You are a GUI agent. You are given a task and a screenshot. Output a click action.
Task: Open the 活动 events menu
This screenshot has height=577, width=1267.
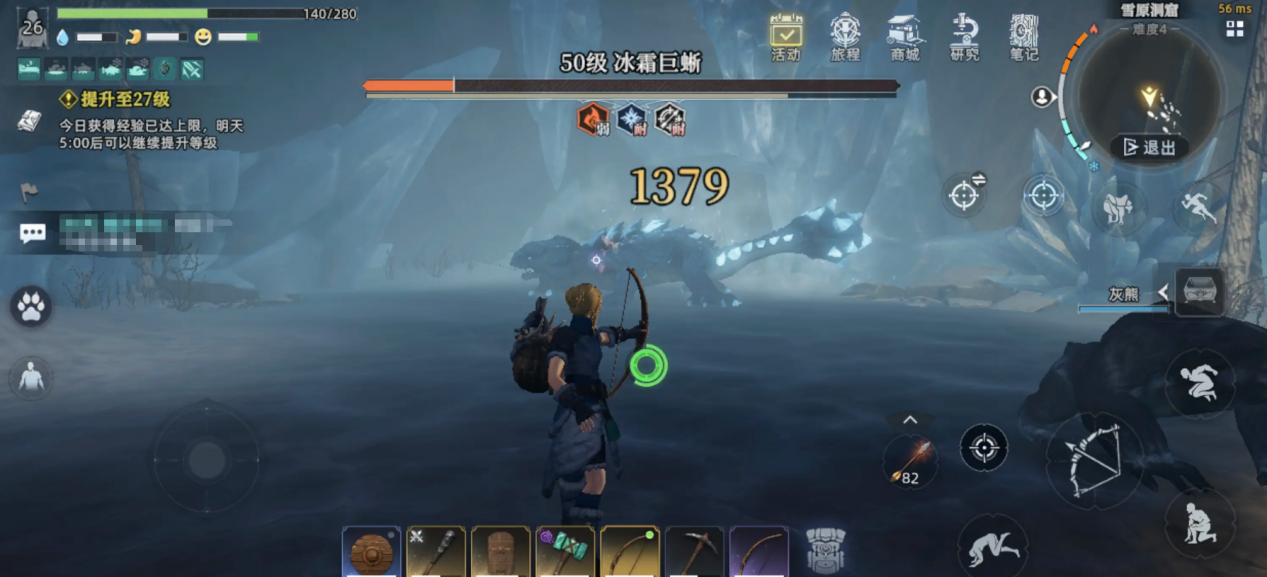click(x=786, y=37)
